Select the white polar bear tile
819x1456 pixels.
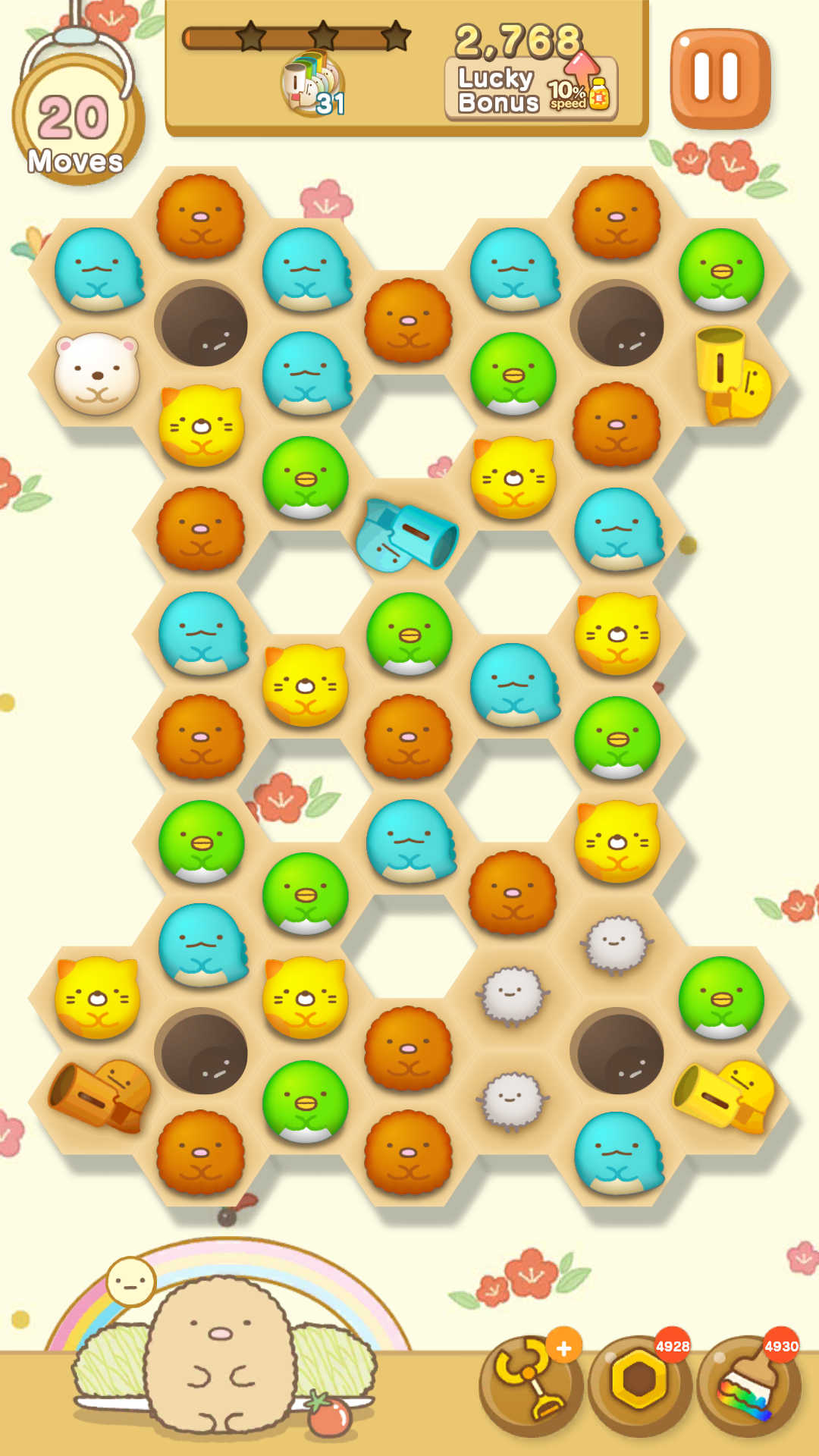tap(97, 374)
